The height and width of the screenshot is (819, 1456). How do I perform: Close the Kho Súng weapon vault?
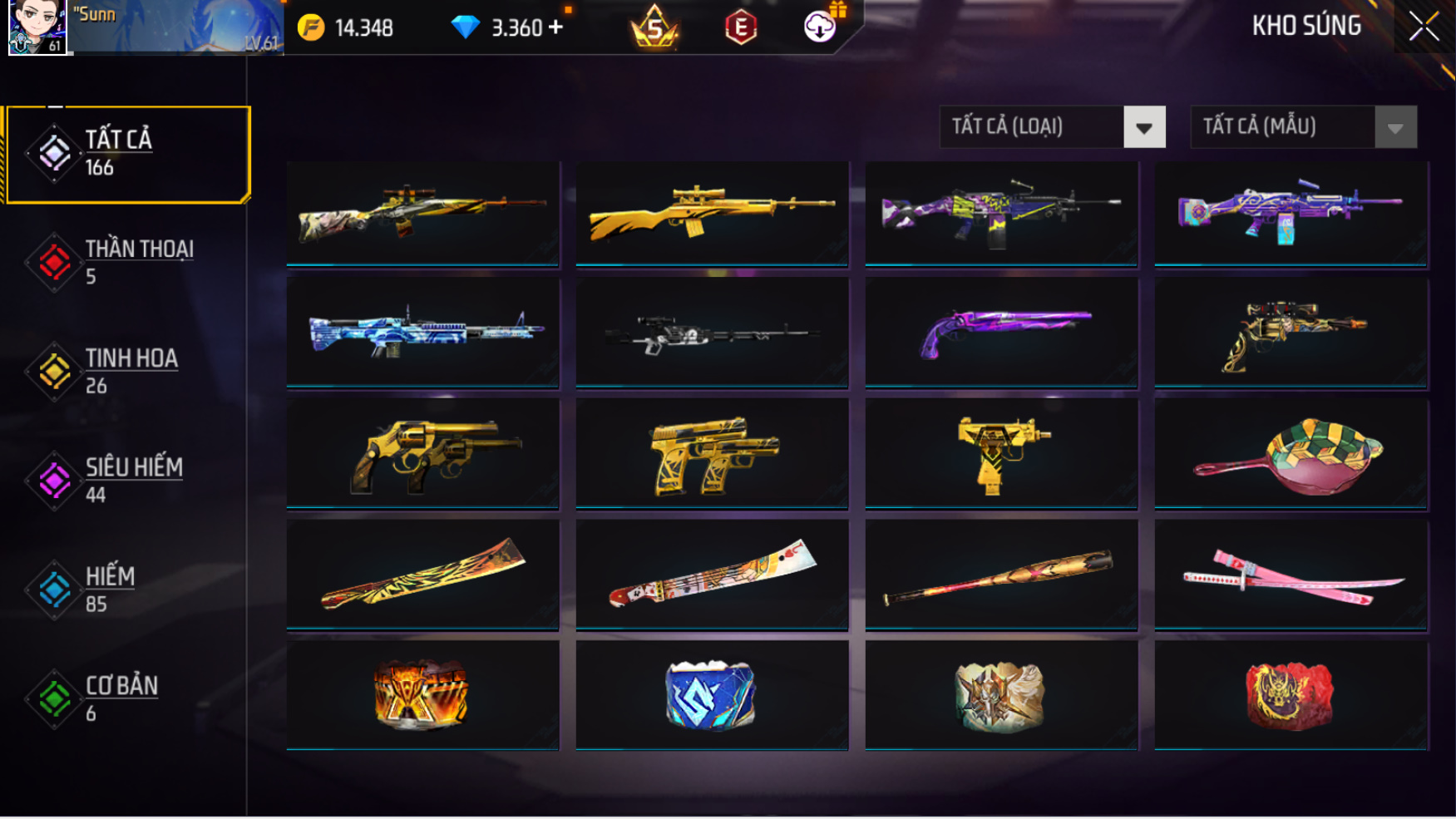coord(1424,27)
